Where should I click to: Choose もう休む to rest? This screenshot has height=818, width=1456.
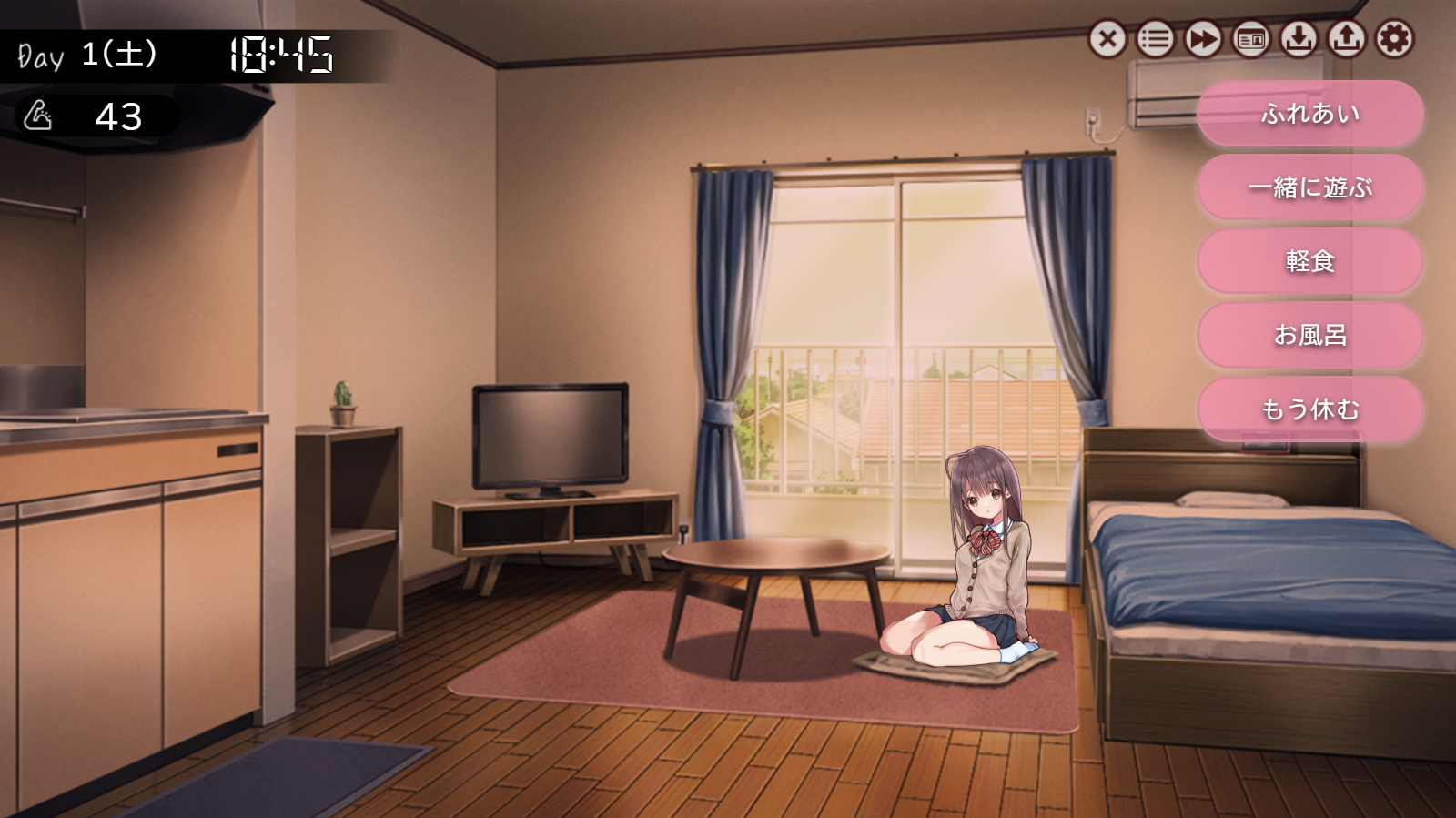1310,410
